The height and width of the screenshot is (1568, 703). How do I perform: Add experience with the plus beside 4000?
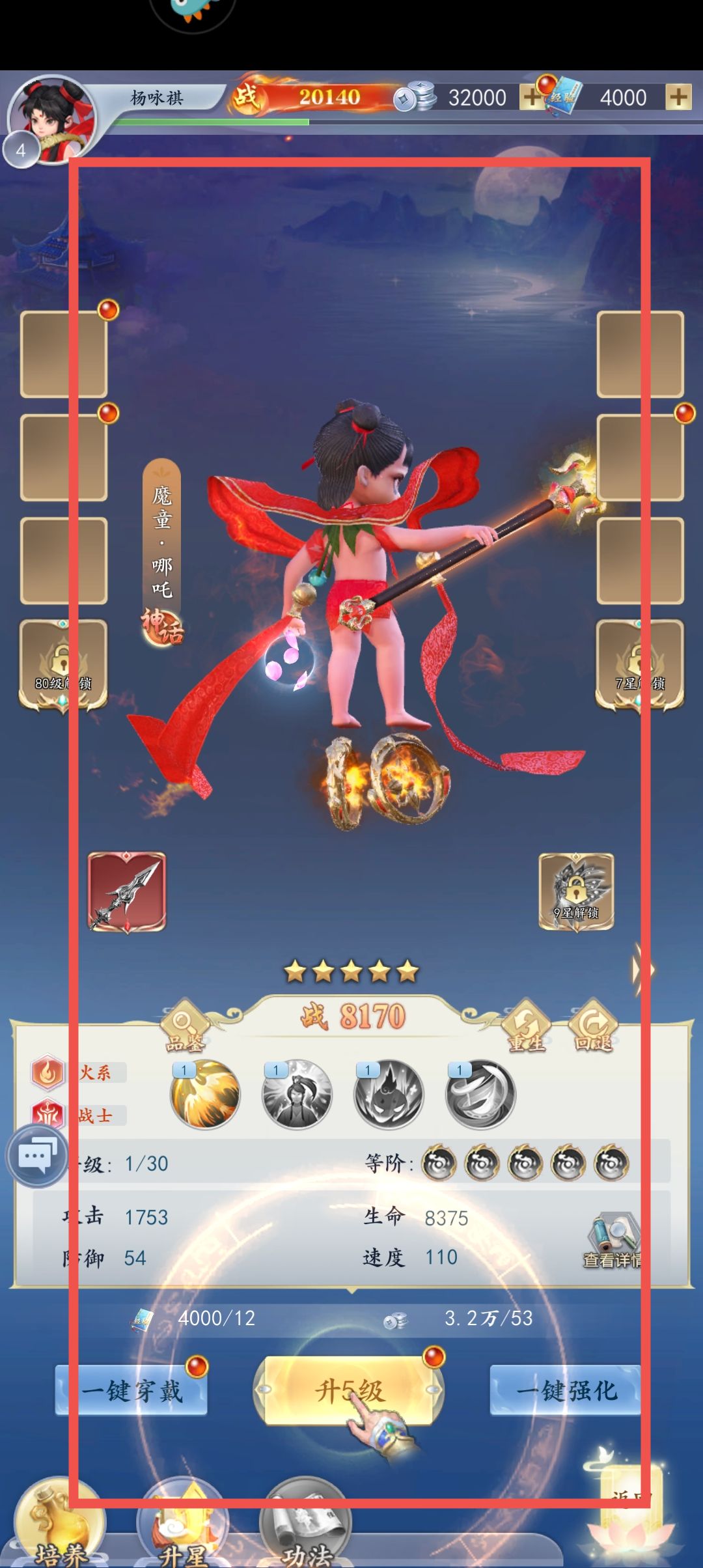click(x=678, y=98)
